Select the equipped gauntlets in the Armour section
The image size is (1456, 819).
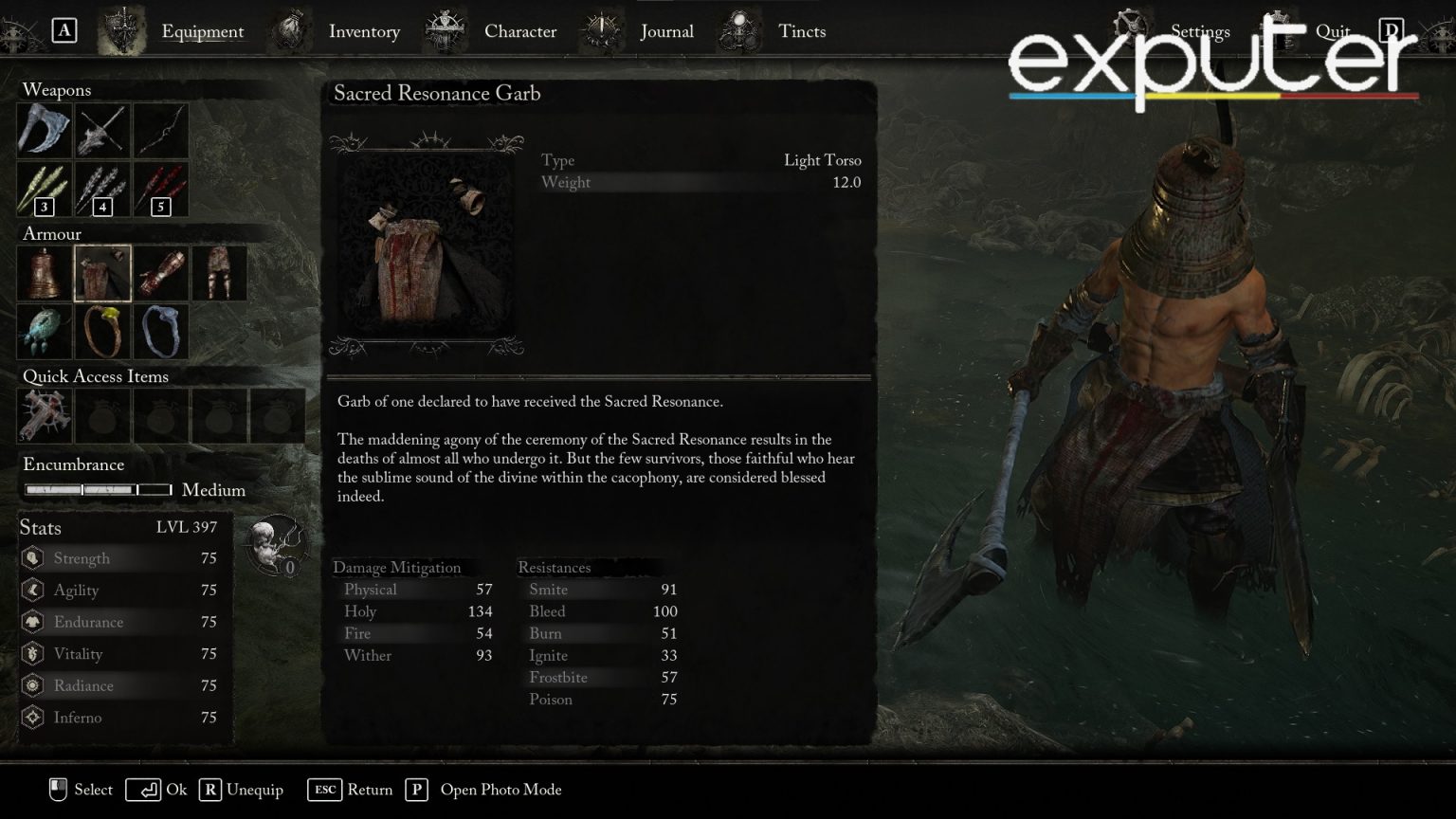pos(161,272)
